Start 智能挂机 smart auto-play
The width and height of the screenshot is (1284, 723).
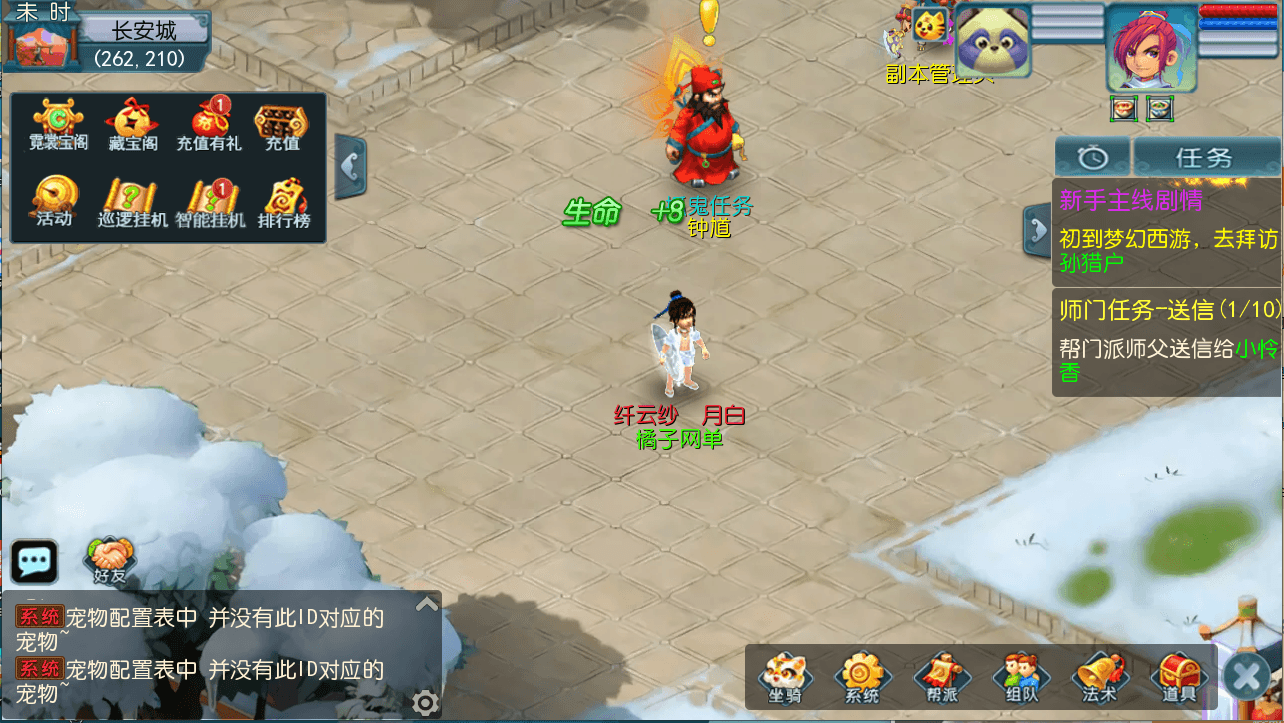[x=209, y=203]
